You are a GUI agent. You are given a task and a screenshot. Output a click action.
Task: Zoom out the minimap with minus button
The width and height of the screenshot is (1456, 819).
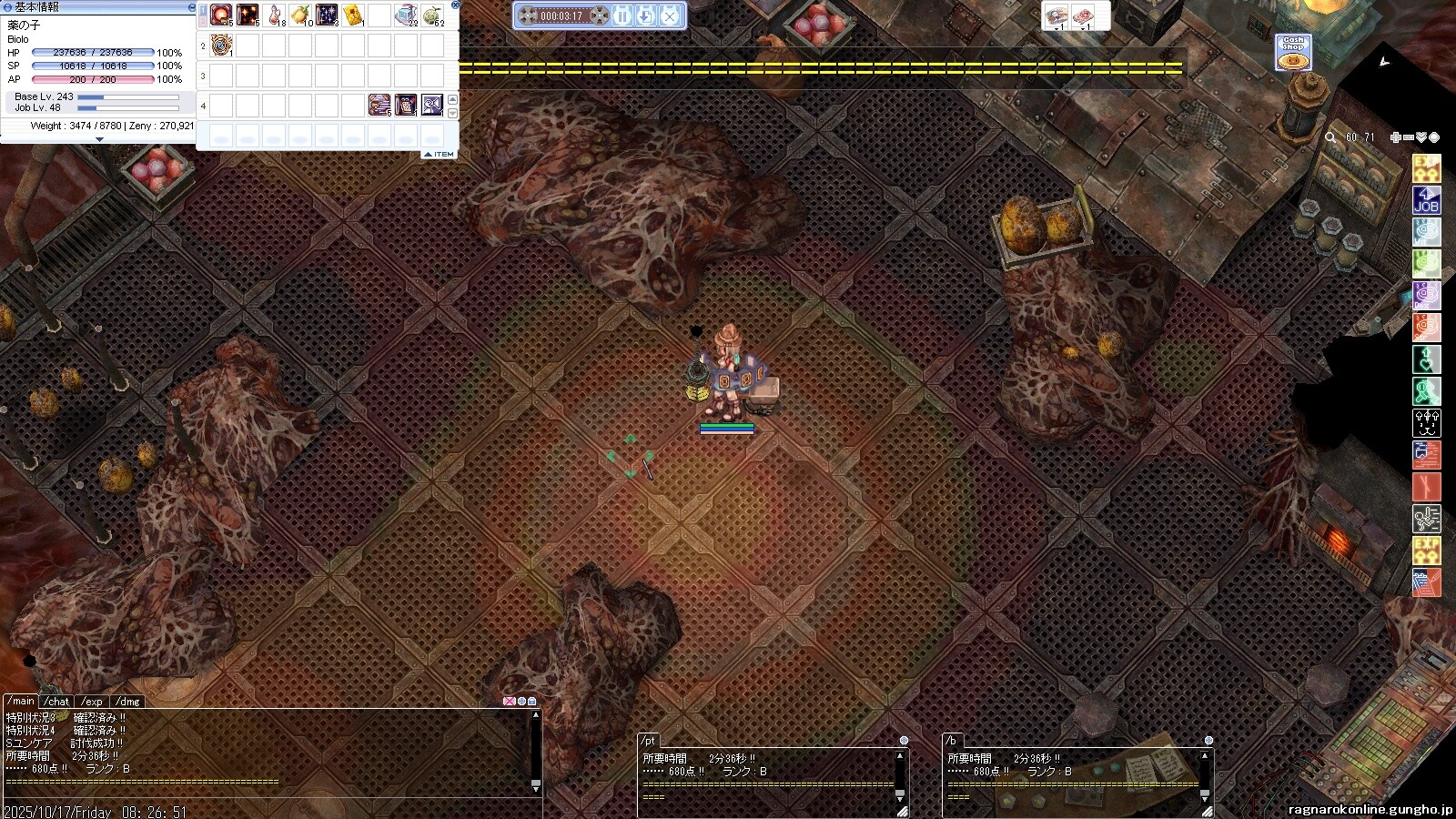(1408, 137)
